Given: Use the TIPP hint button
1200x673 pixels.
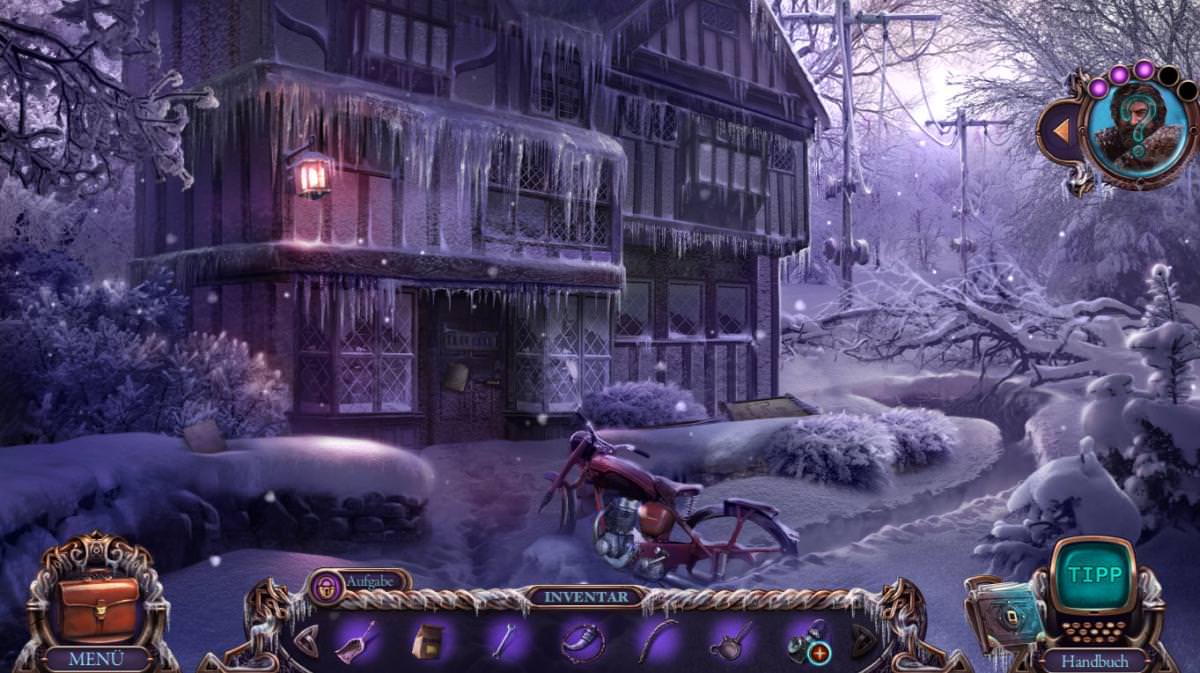Looking at the screenshot, I should click(x=1095, y=576).
